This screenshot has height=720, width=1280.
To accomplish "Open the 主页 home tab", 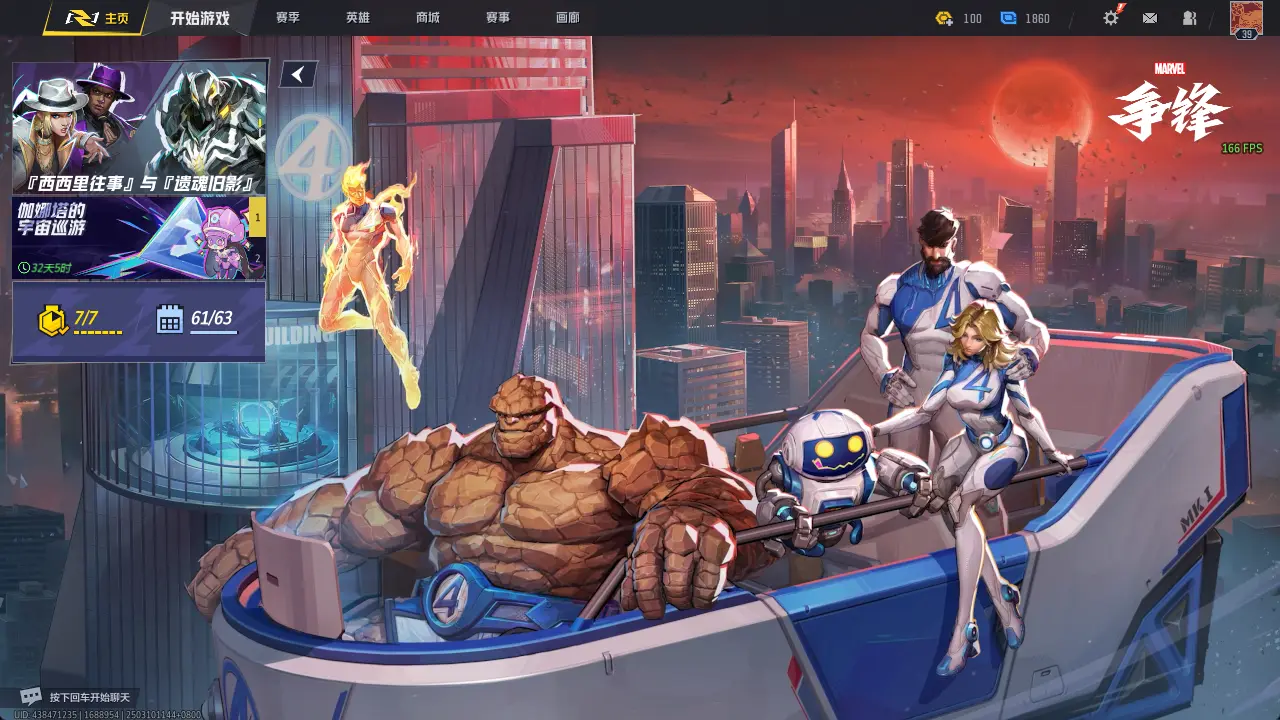I will (97, 18).
